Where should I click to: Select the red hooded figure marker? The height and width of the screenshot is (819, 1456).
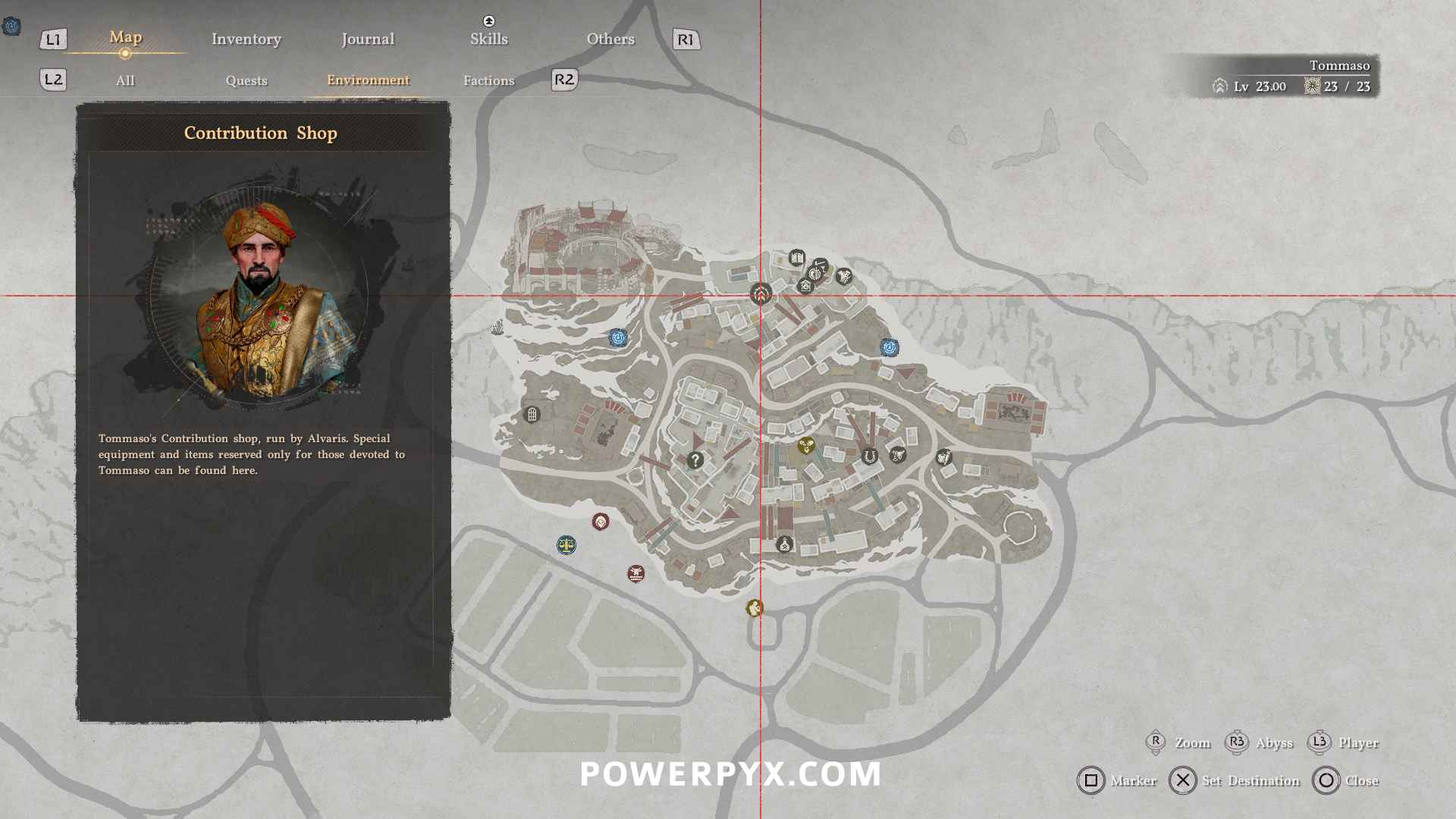[x=601, y=522]
